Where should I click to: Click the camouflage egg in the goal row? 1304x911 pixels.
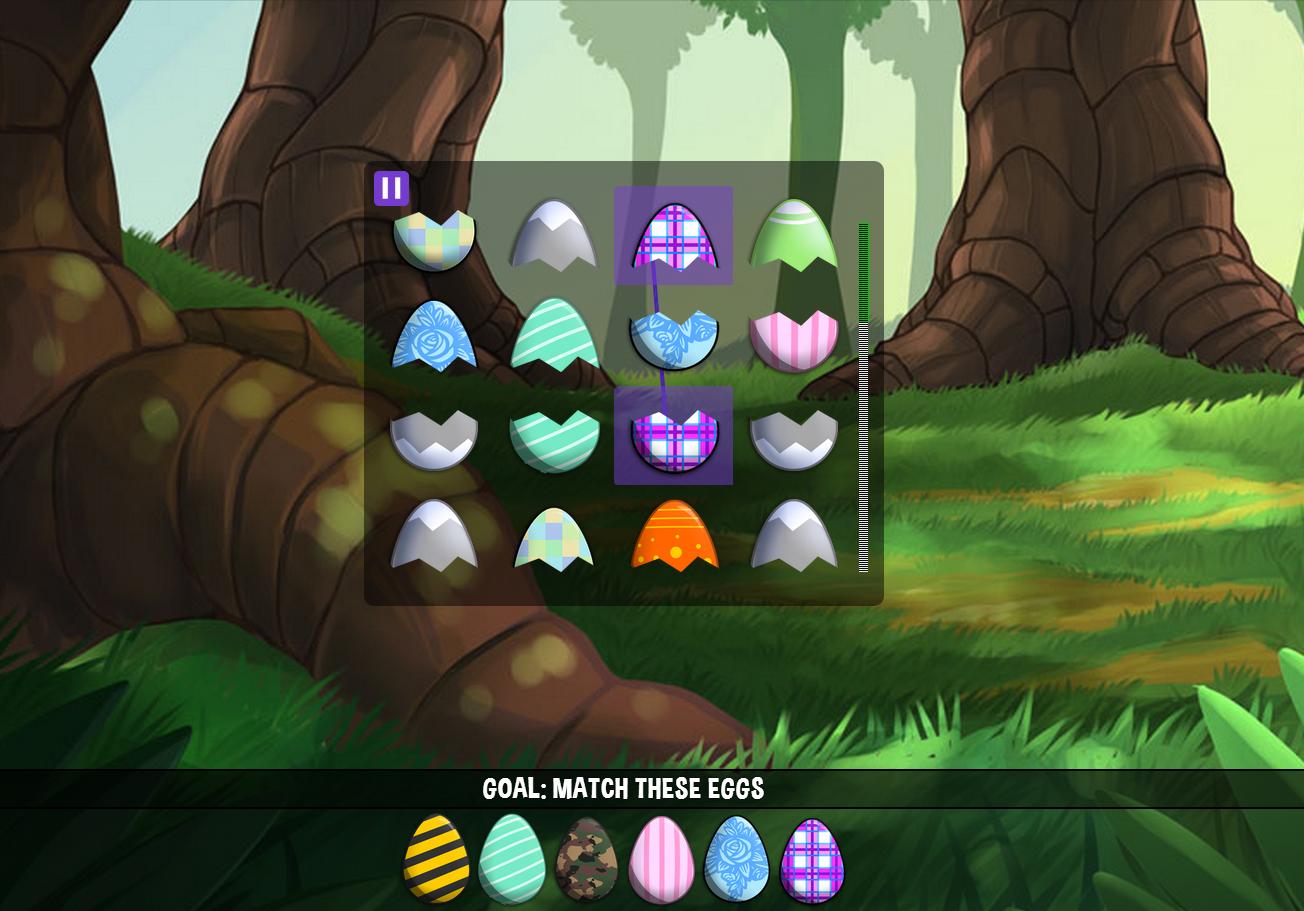588,863
